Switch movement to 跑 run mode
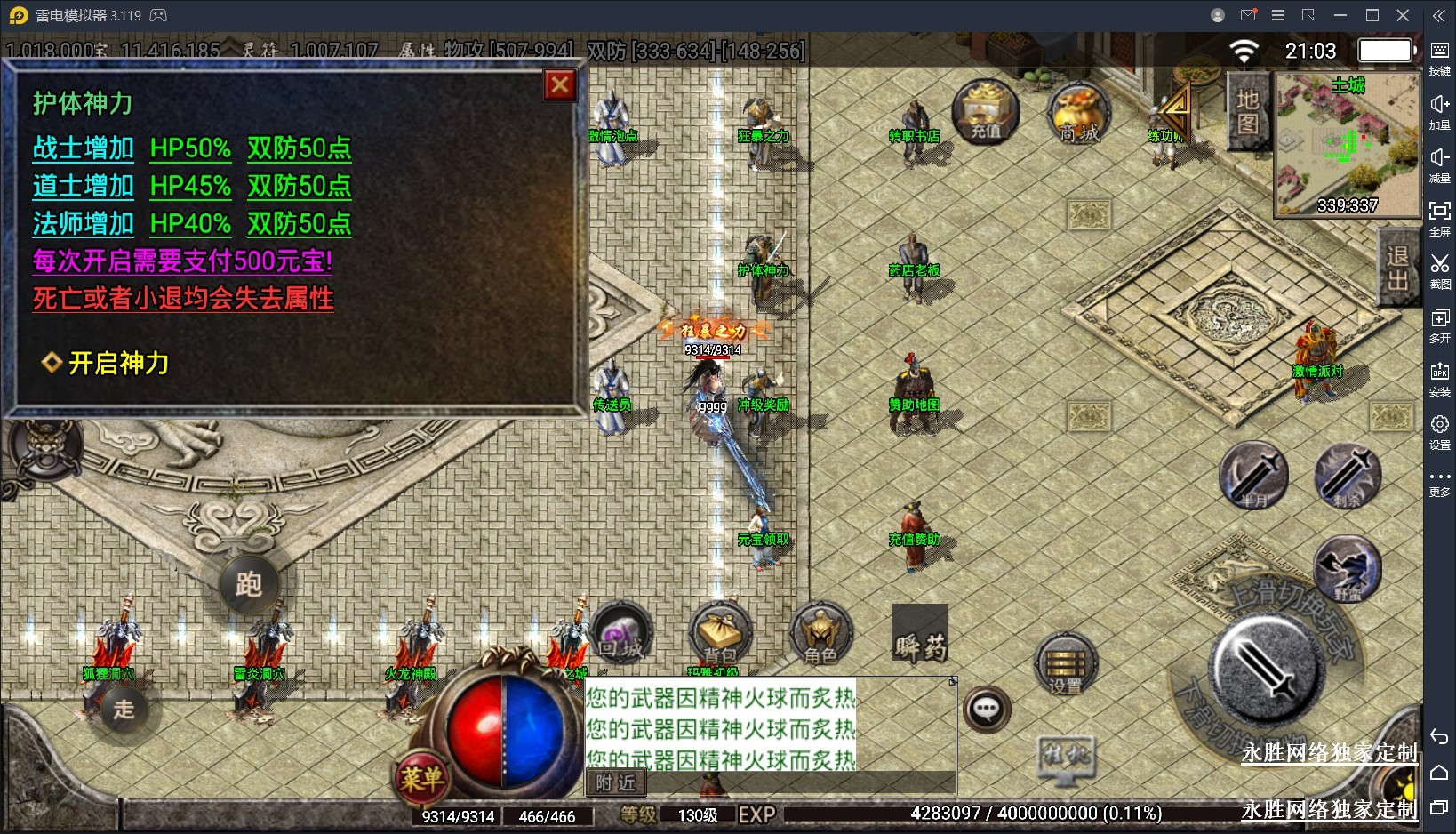The image size is (1456, 834). 248,584
